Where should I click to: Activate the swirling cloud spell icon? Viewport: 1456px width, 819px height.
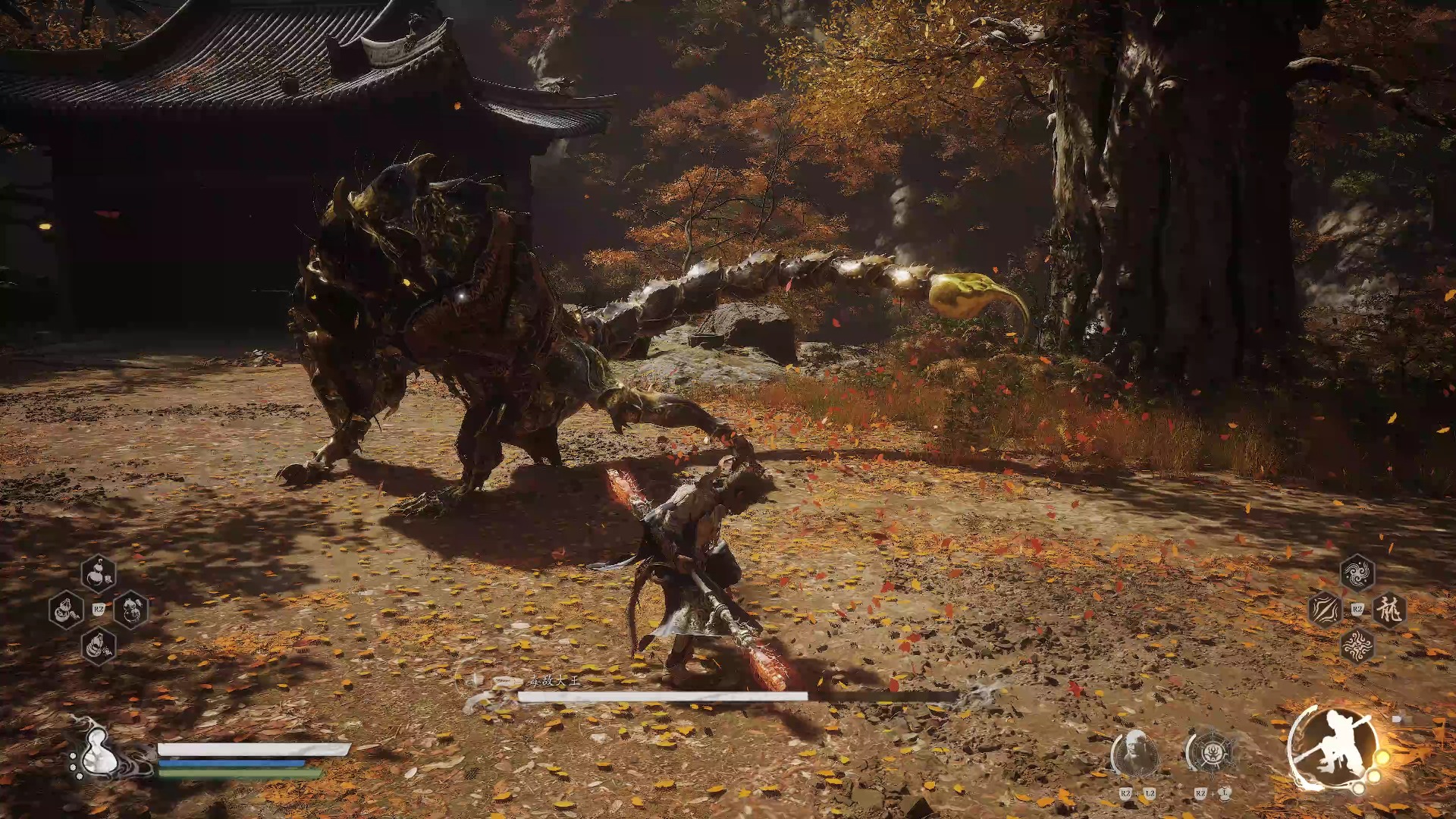coord(1357,573)
